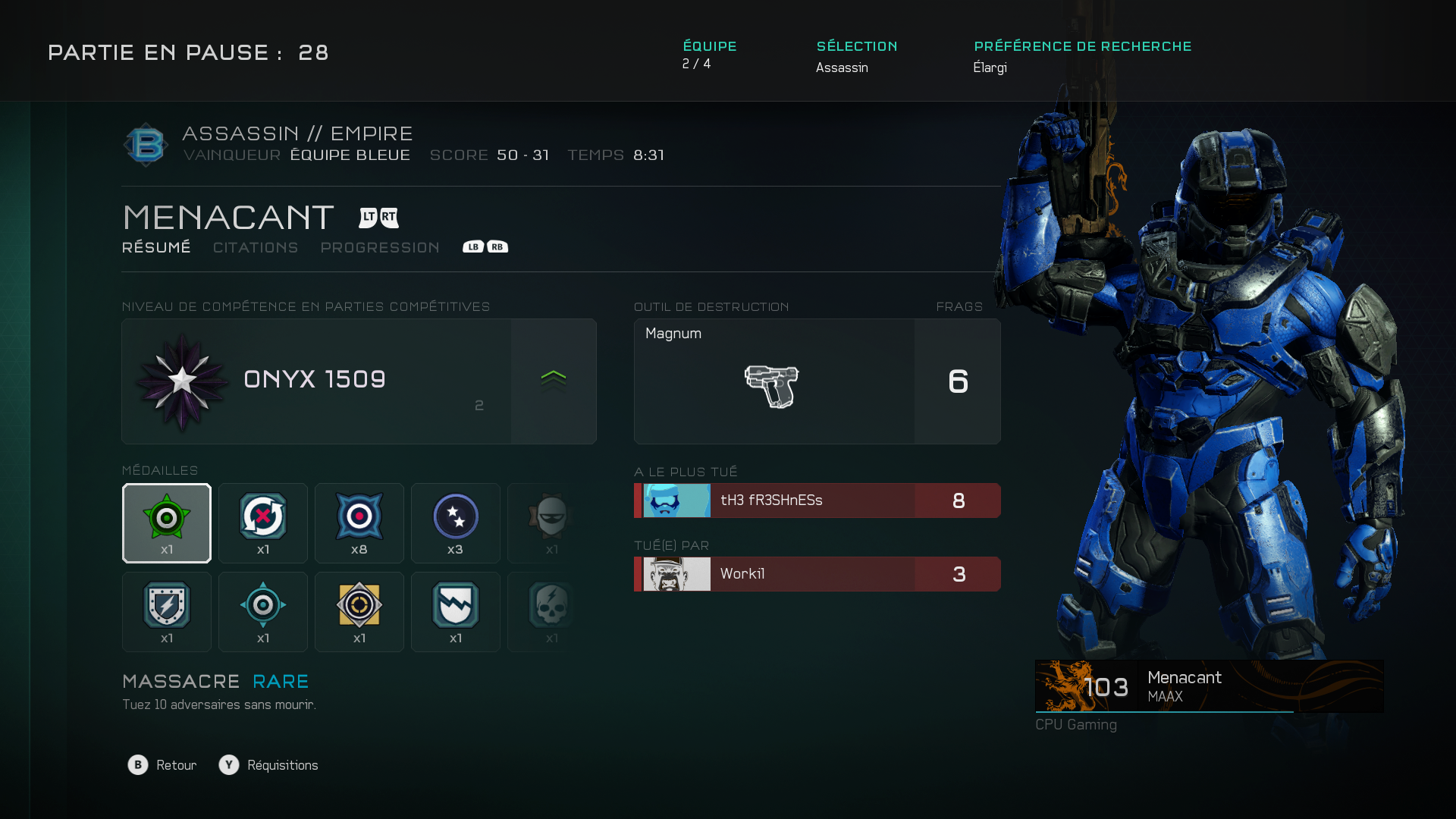Switch to the Citations tab
This screenshot has height=819, width=1456.
point(256,248)
